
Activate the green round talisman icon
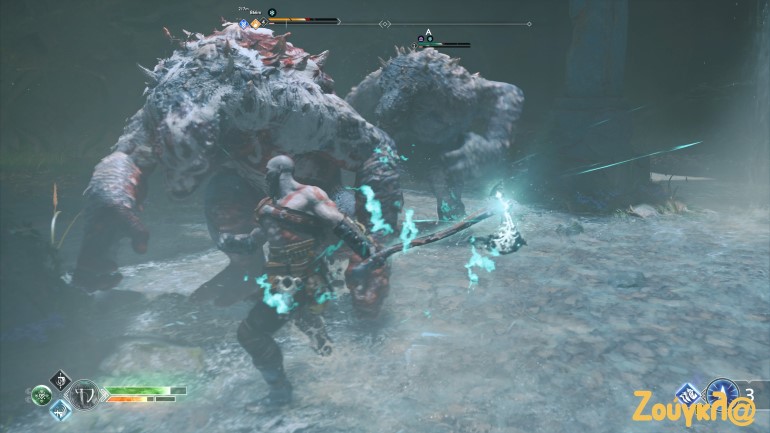[x=41, y=395]
